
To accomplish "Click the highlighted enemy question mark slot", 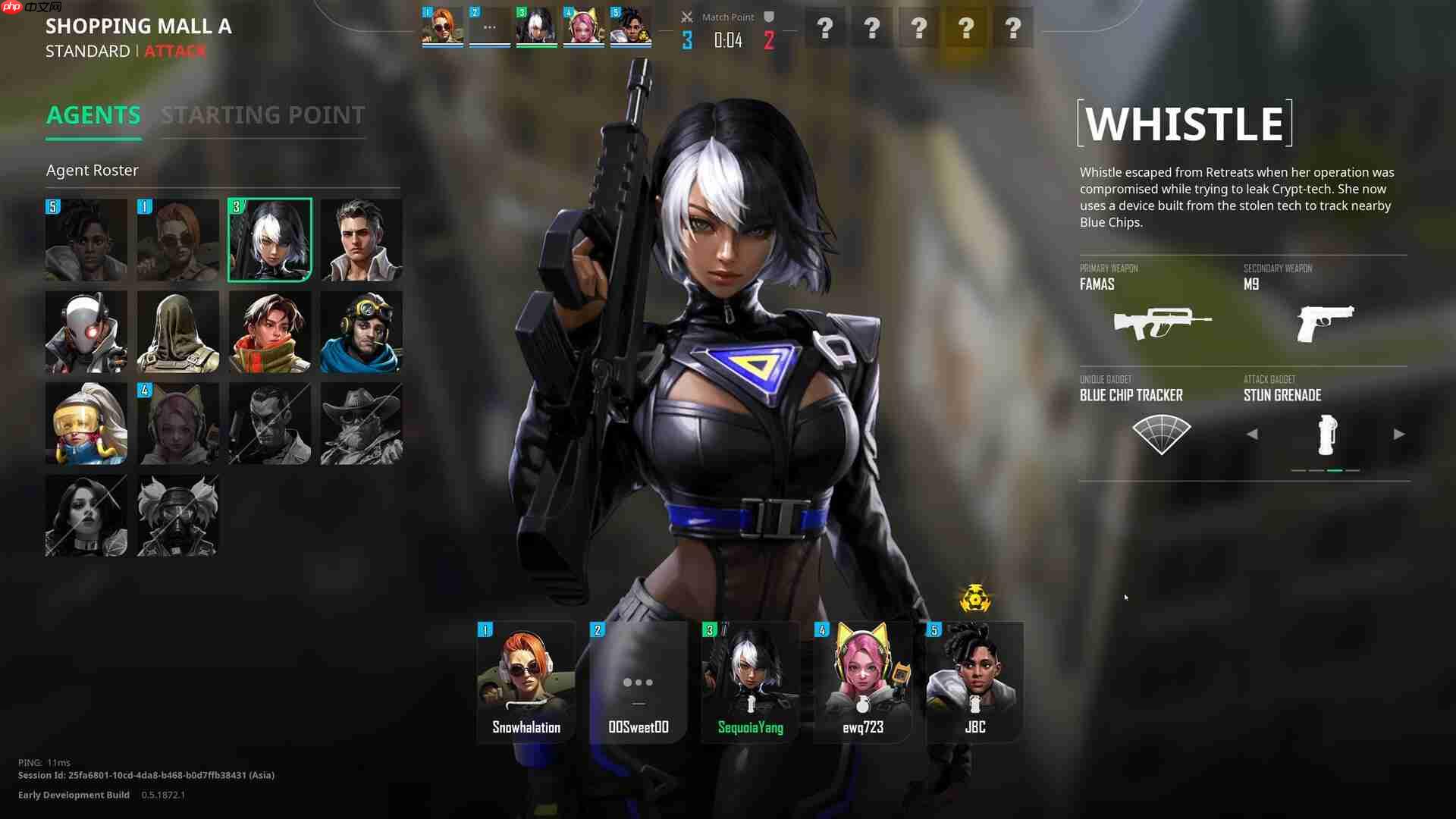I will (x=965, y=29).
